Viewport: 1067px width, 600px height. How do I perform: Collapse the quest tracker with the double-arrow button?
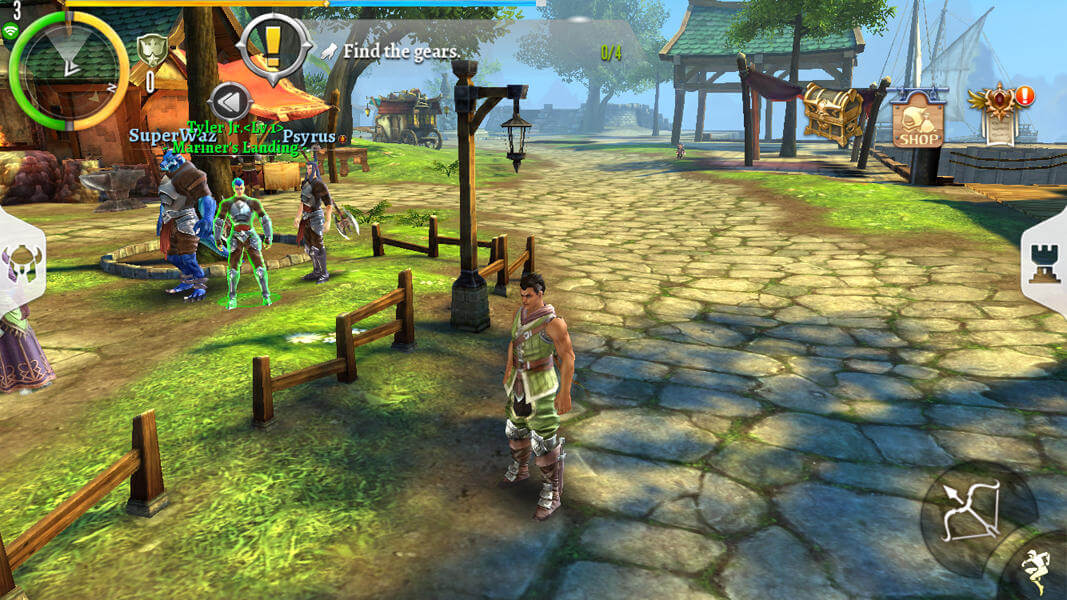coord(229,101)
